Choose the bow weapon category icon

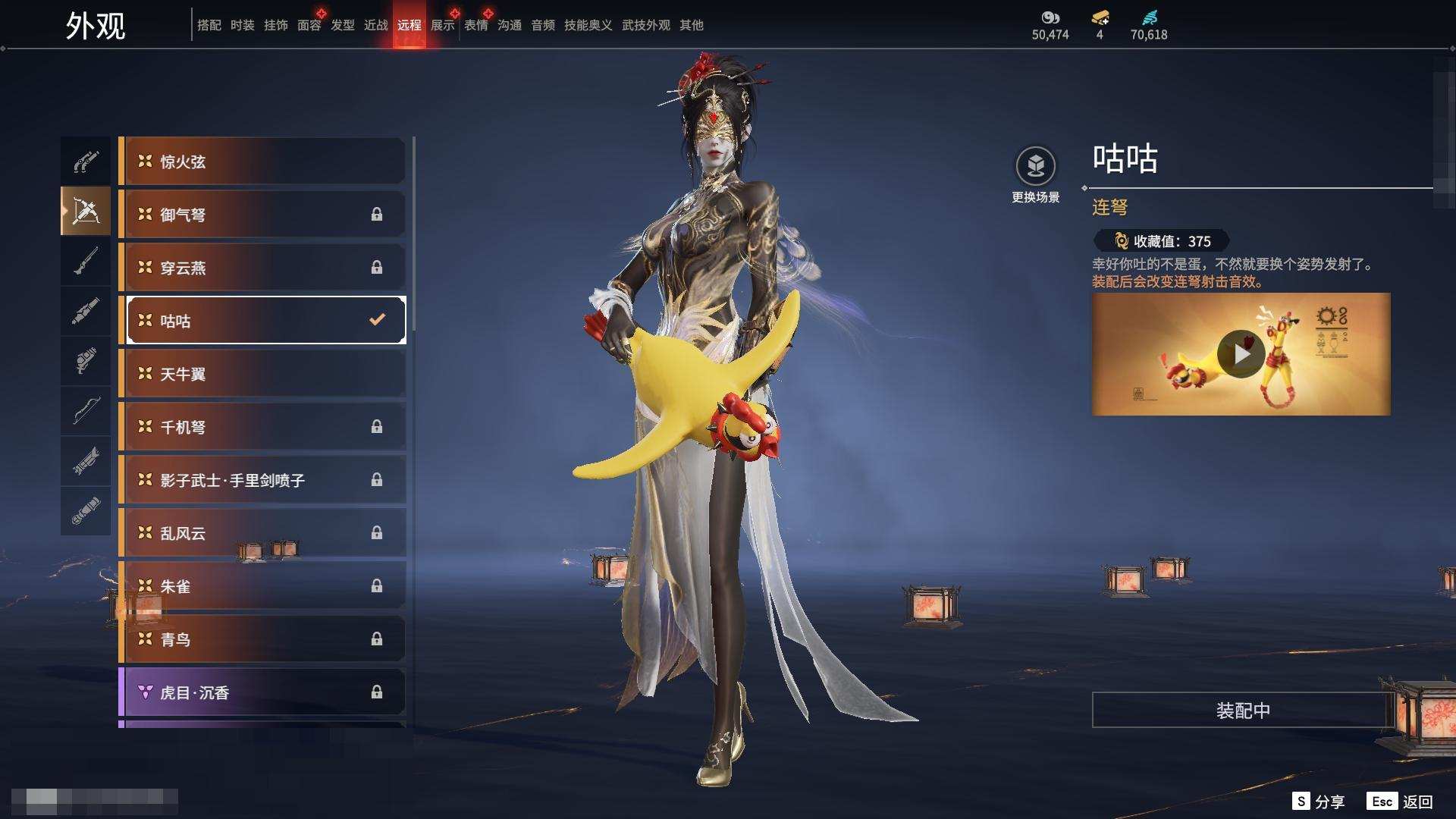tap(86, 410)
